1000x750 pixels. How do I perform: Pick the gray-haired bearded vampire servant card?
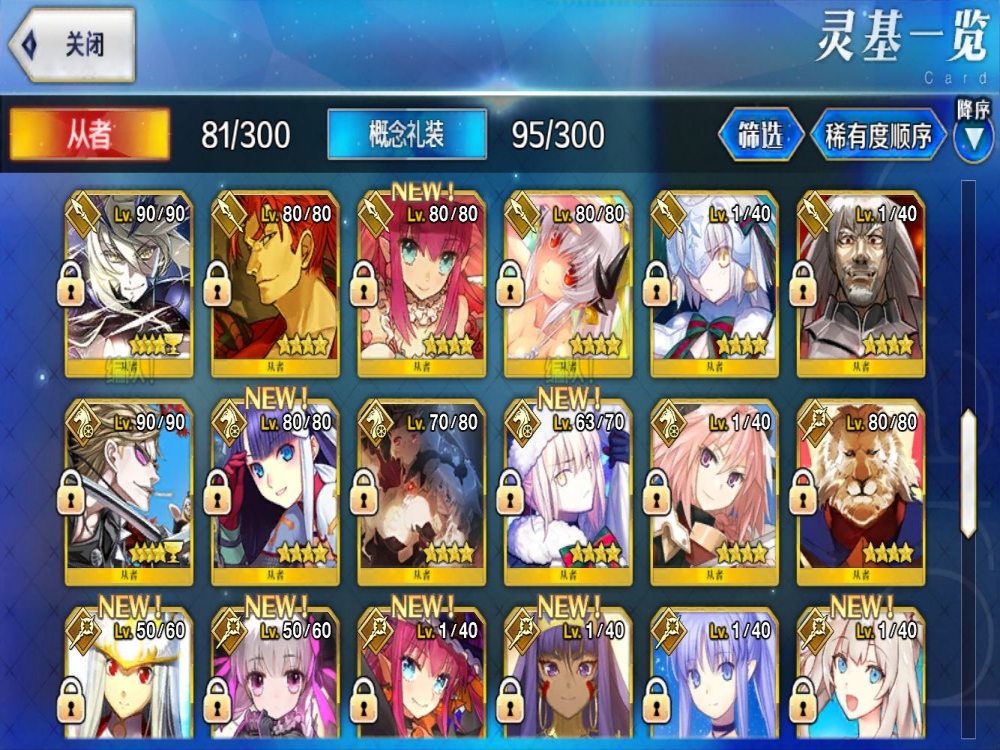(860, 283)
